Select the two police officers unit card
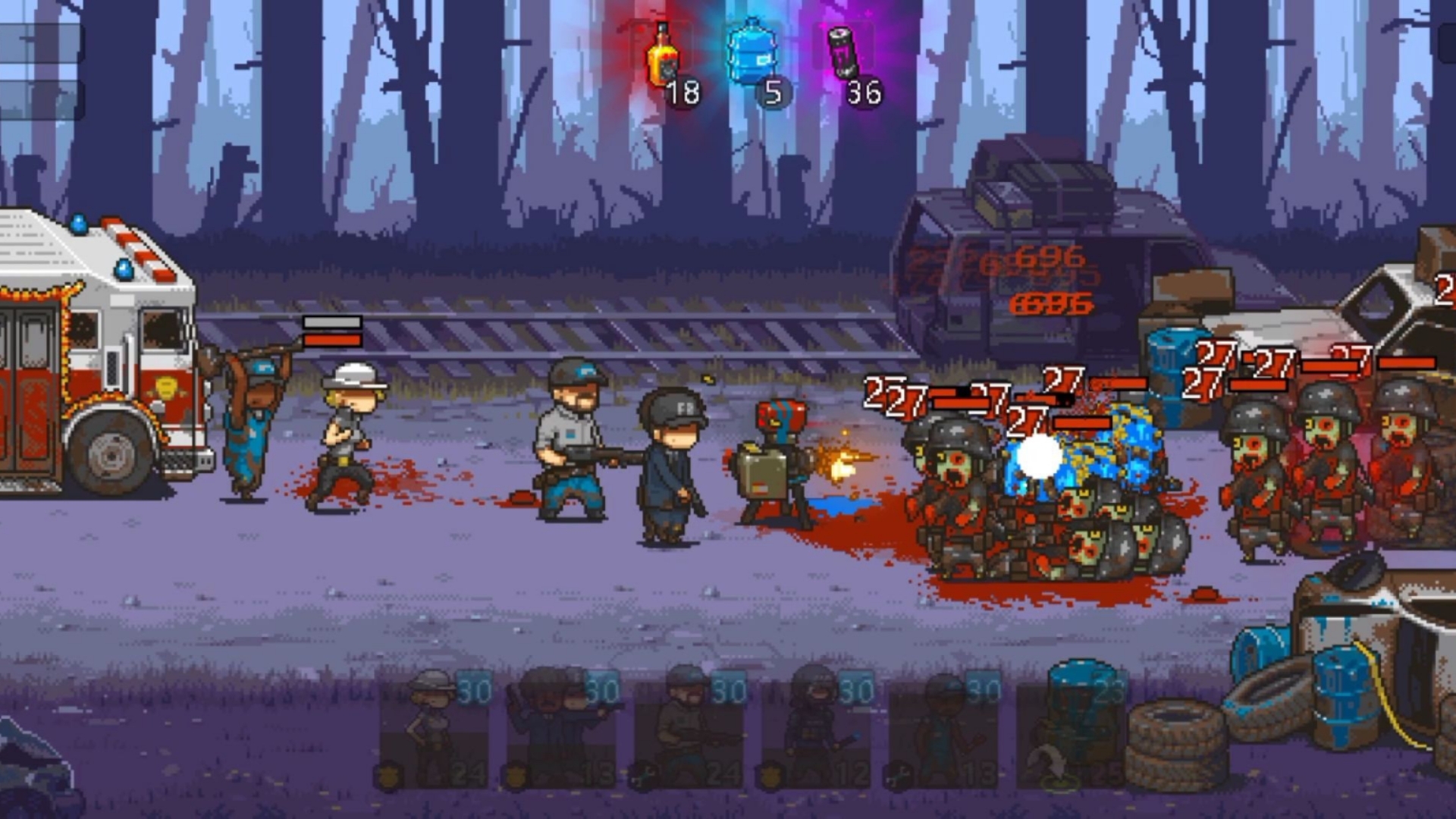 click(x=561, y=730)
